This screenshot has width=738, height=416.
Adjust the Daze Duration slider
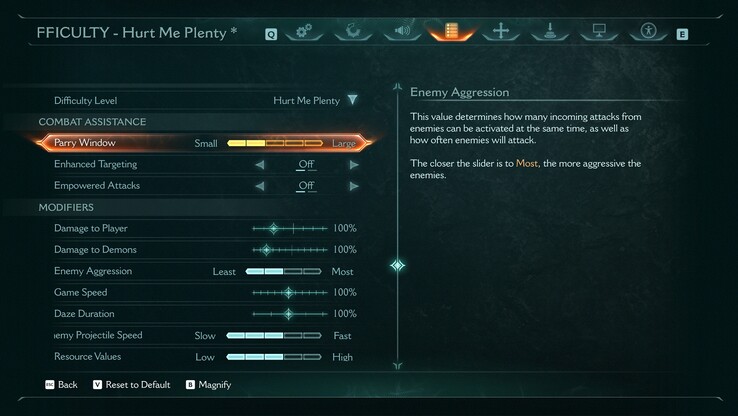pyautogui.click(x=290, y=314)
